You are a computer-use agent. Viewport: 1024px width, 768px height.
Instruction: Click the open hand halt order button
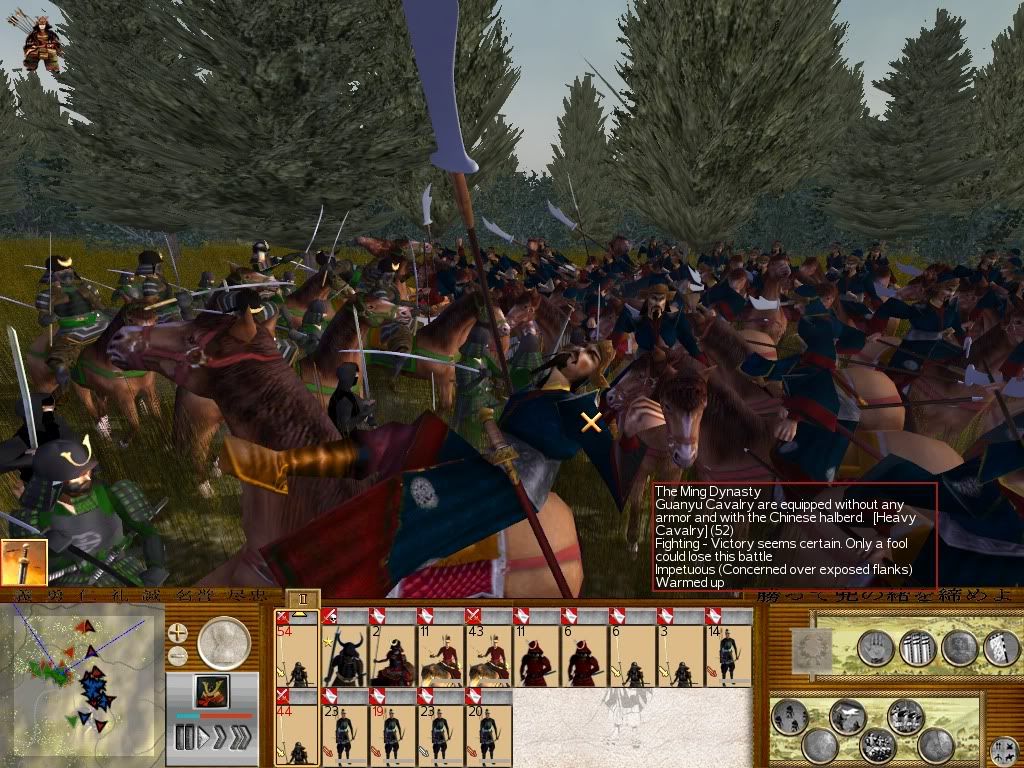(x=875, y=648)
